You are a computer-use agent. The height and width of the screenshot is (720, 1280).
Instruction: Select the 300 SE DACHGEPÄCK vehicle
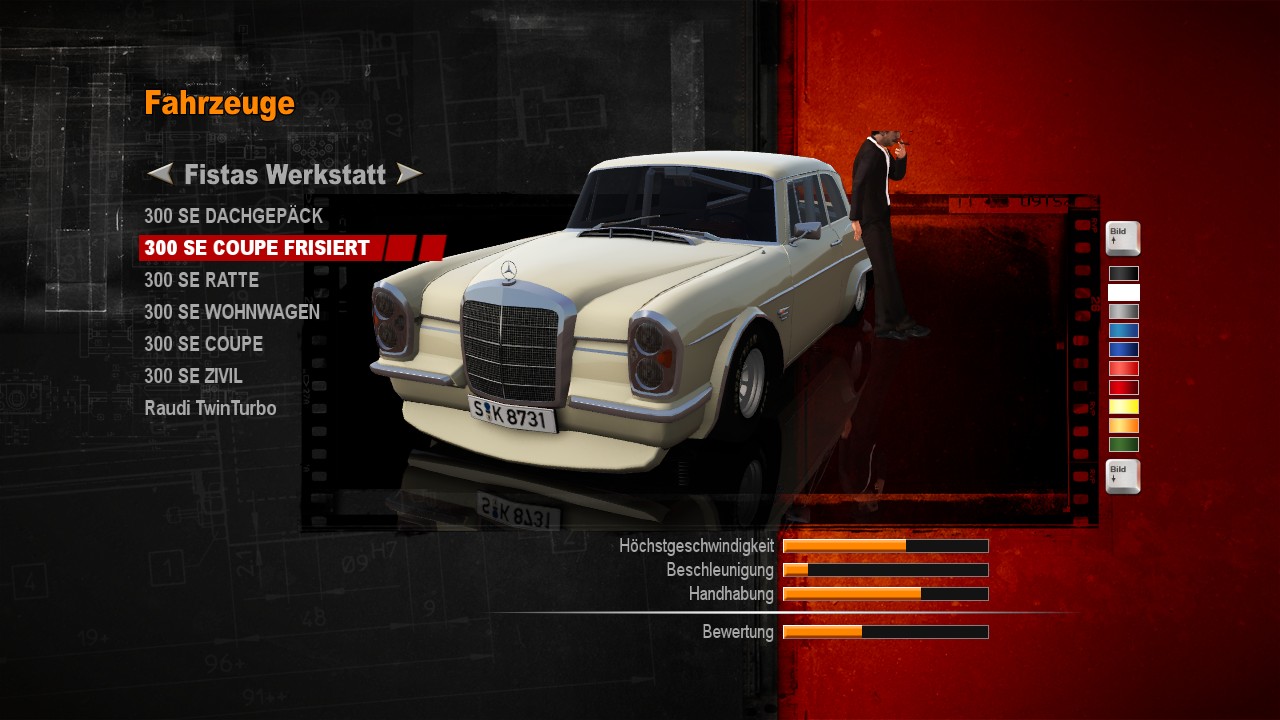pos(233,216)
